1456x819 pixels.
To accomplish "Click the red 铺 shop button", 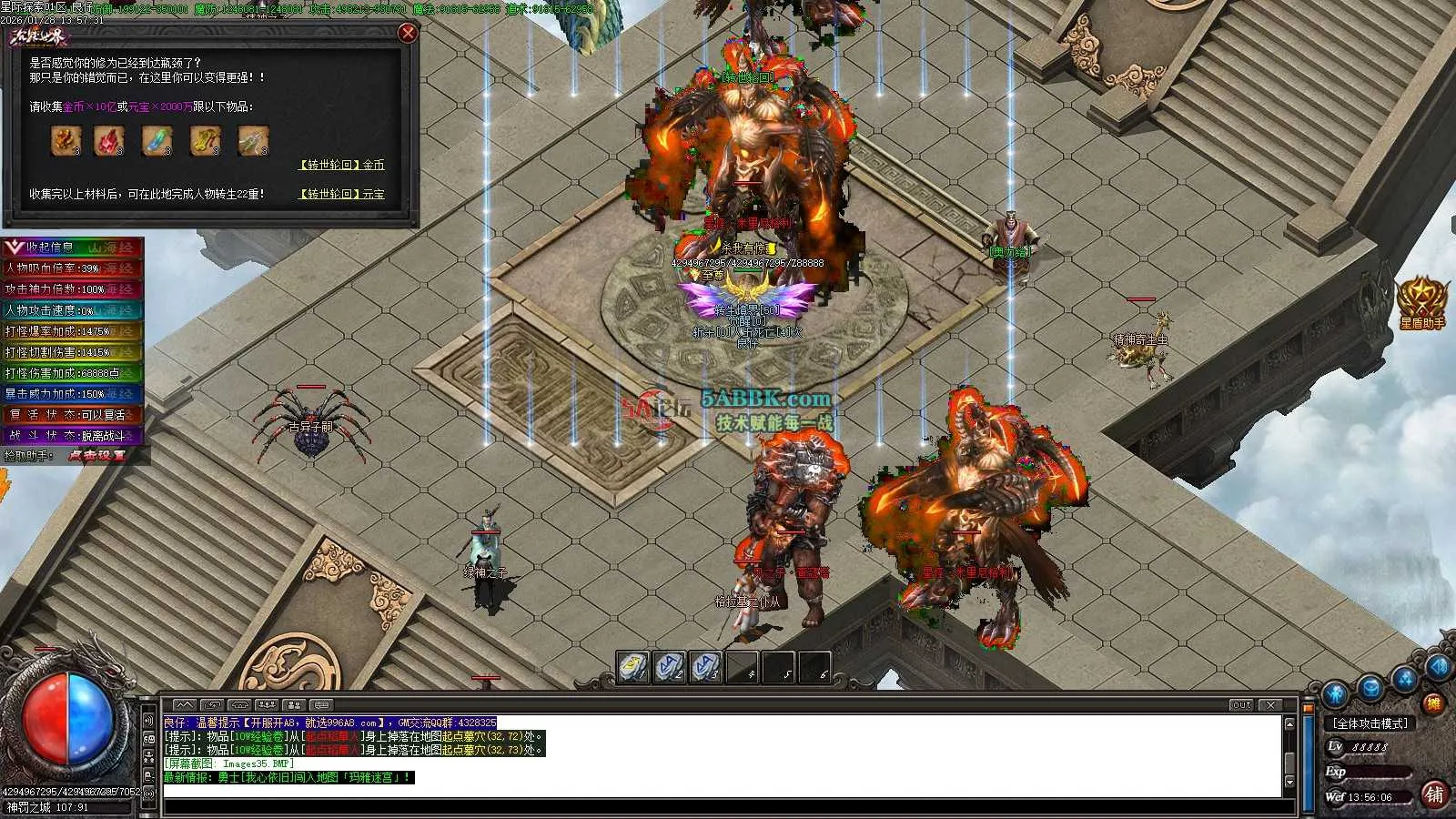I will 1434,794.
